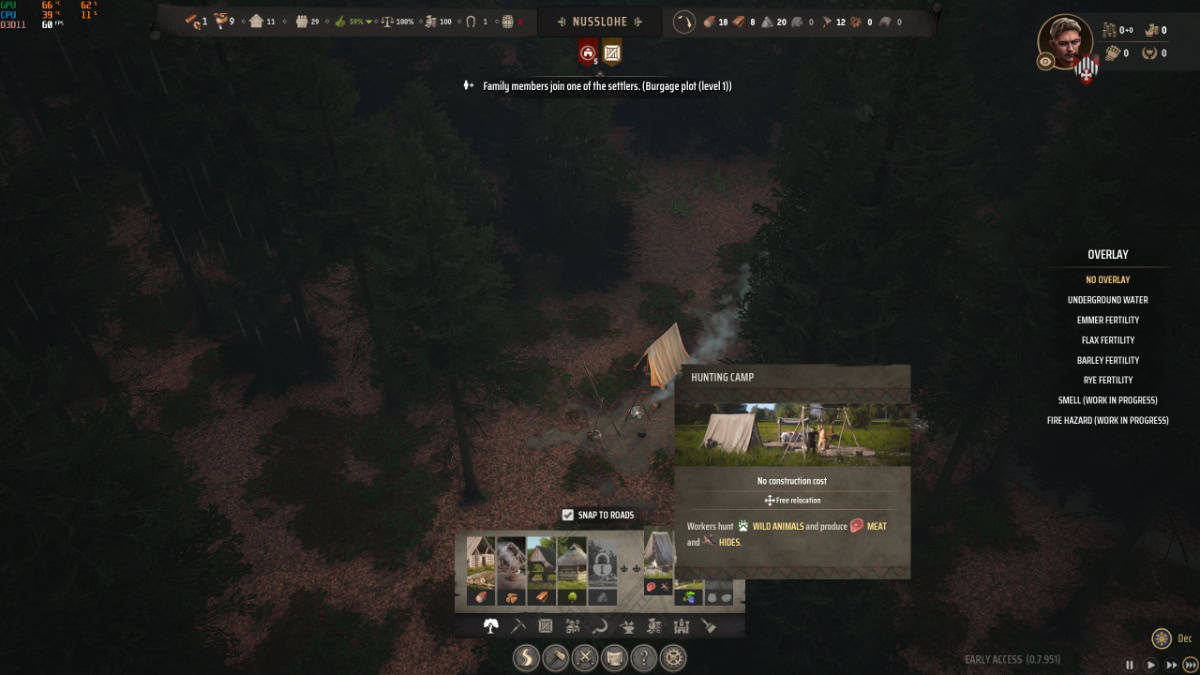Choose the Underground Water overlay
The height and width of the screenshot is (675, 1200).
tap(1107, 300)
